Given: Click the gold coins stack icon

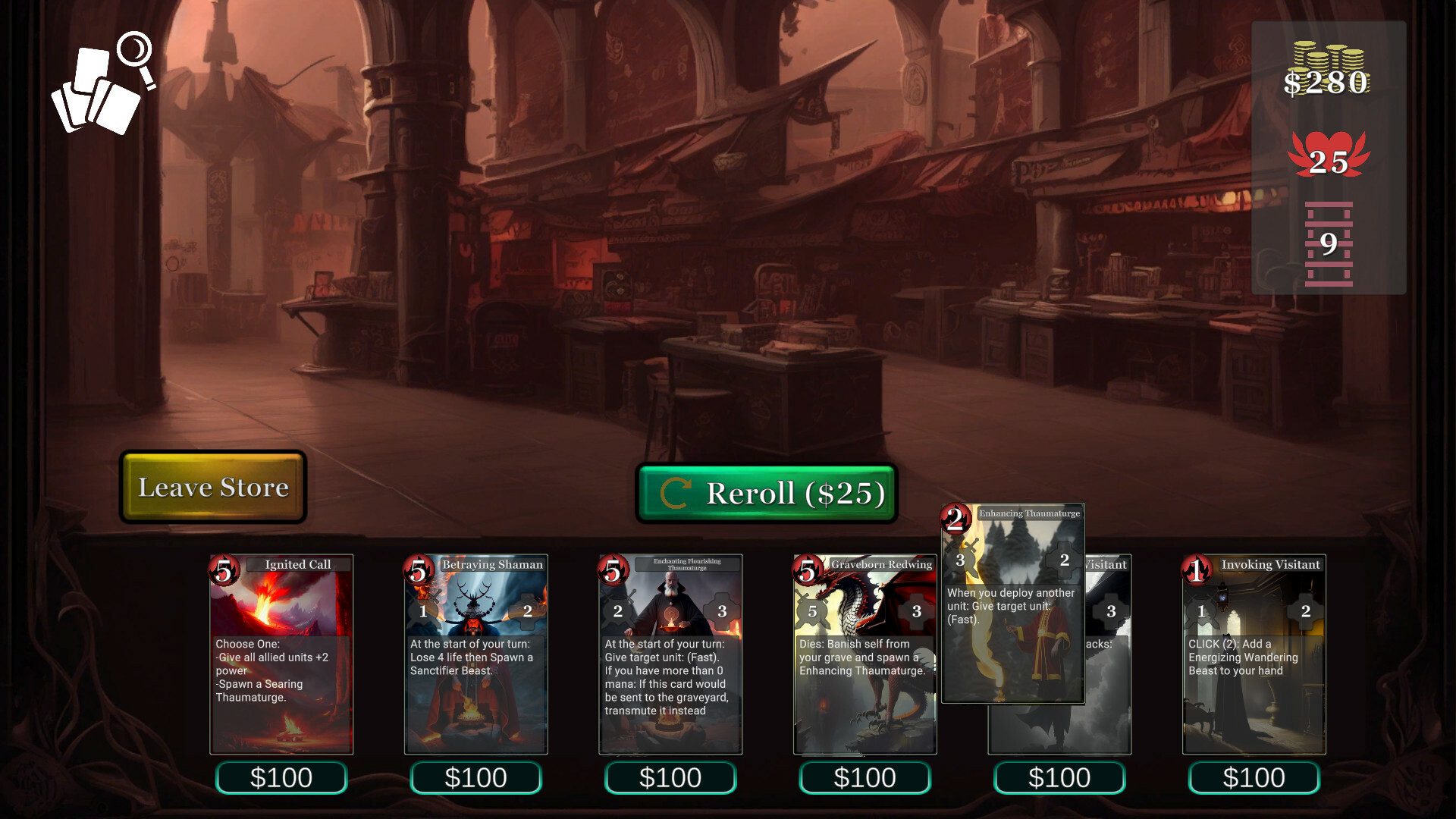Looking at the screenshot, I should tap(1329, 57).
